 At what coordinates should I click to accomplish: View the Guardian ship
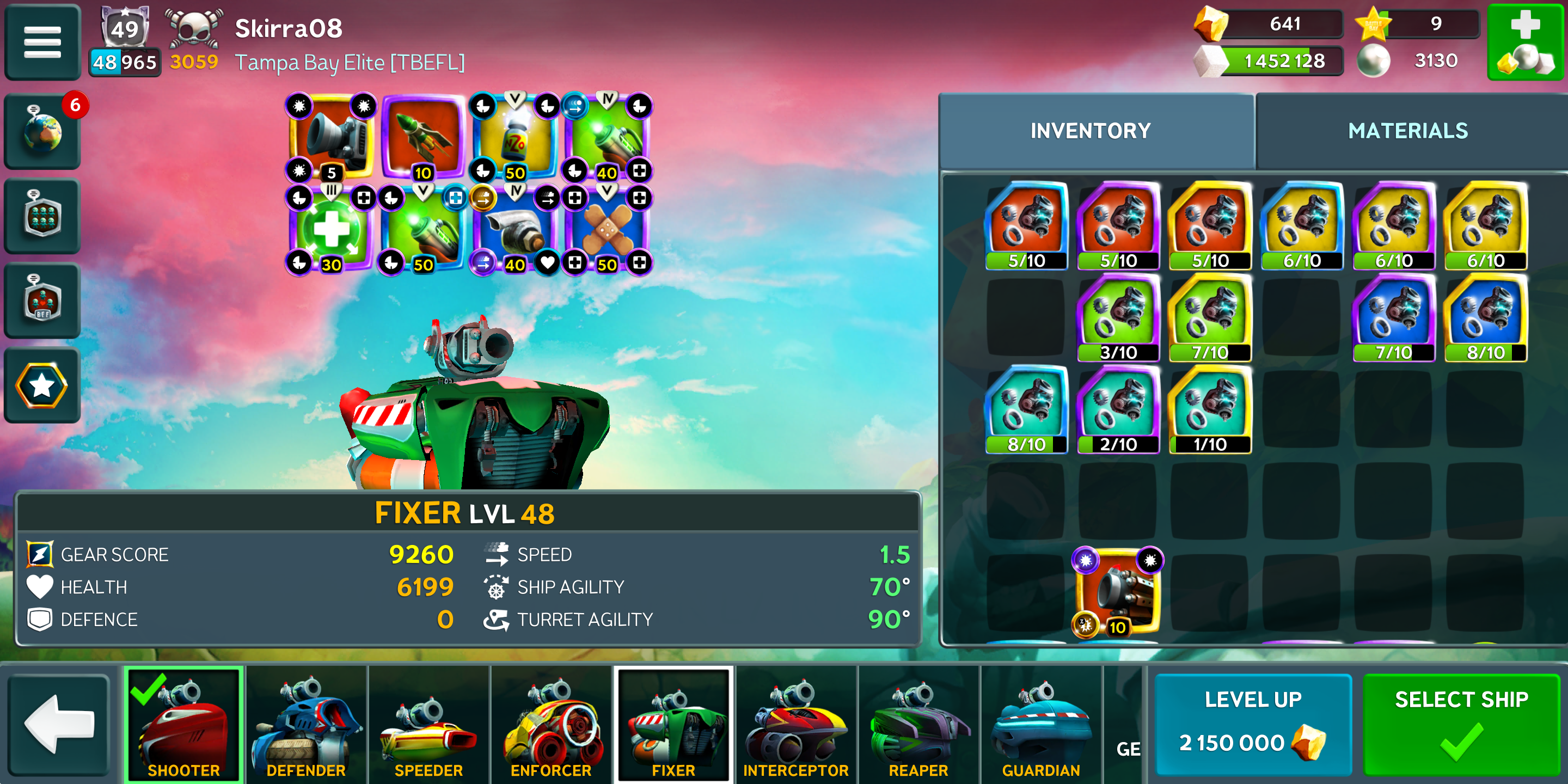tap(1041, 724)
